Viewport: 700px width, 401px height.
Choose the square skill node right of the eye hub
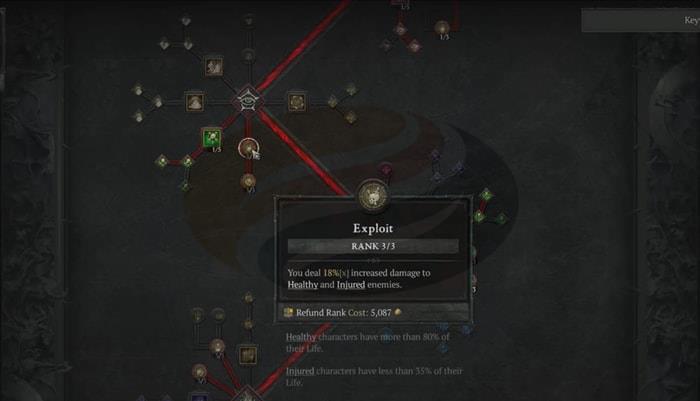click(296, 101)
